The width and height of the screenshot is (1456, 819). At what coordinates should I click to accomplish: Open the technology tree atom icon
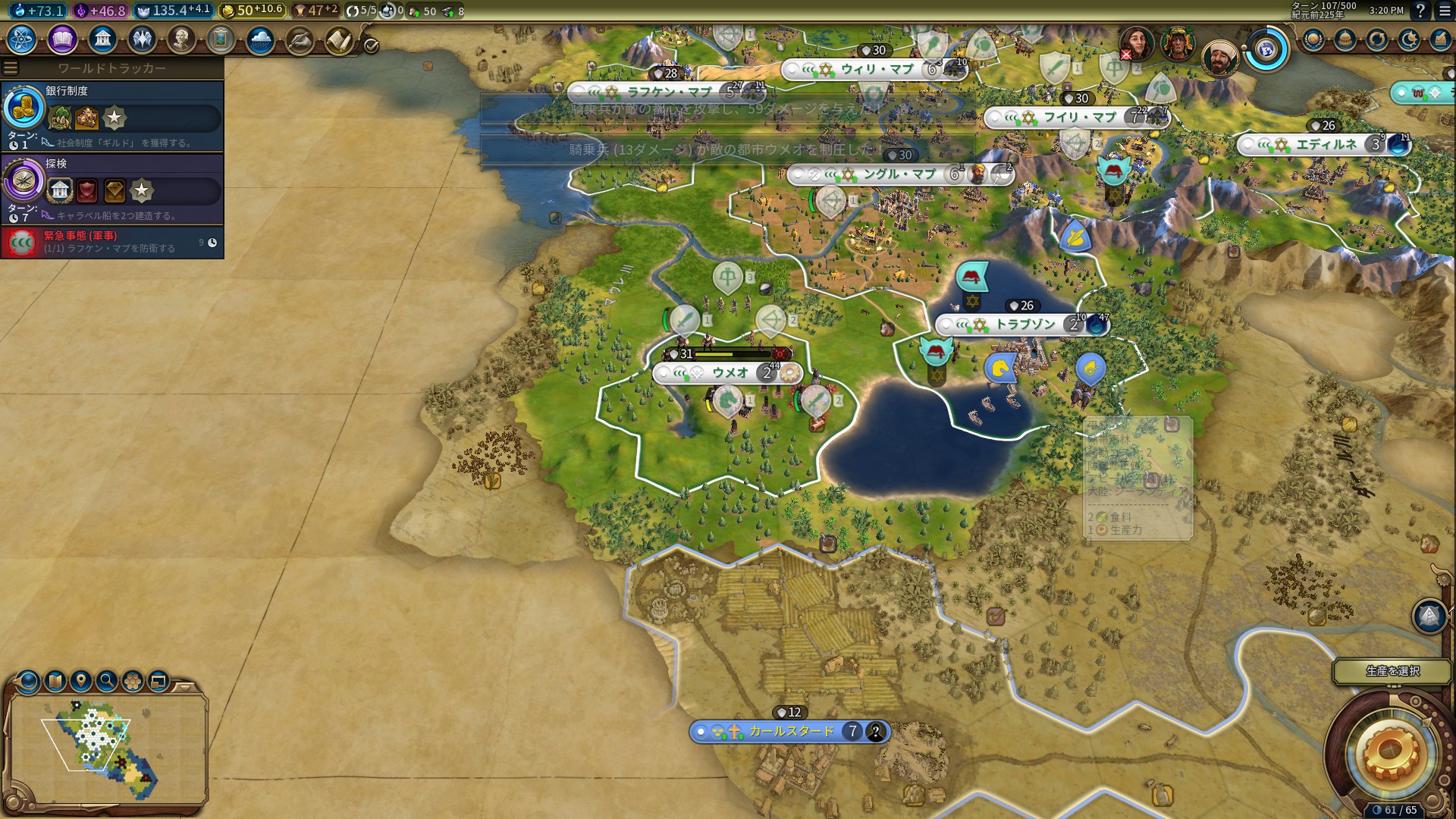coord(22,39)
